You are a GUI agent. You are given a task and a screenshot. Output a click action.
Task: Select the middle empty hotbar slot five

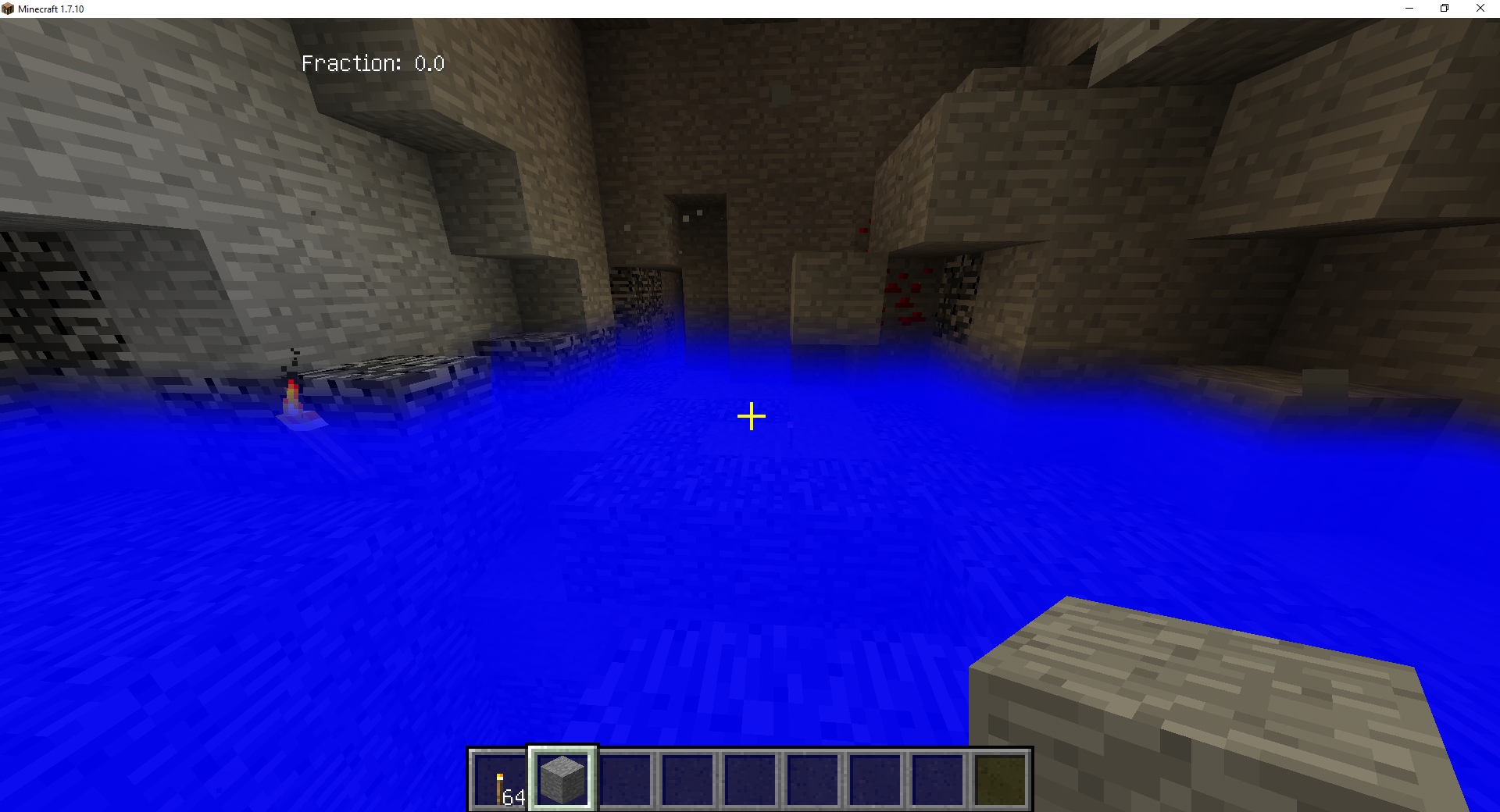[752, 779]
